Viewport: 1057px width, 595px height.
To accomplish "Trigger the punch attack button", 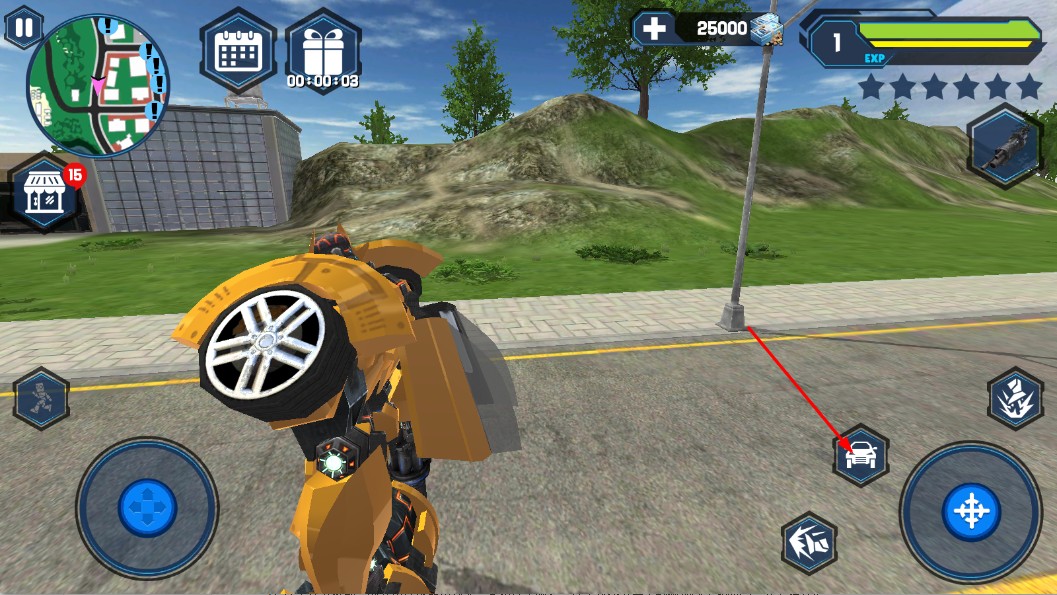I will click(809, 543).
